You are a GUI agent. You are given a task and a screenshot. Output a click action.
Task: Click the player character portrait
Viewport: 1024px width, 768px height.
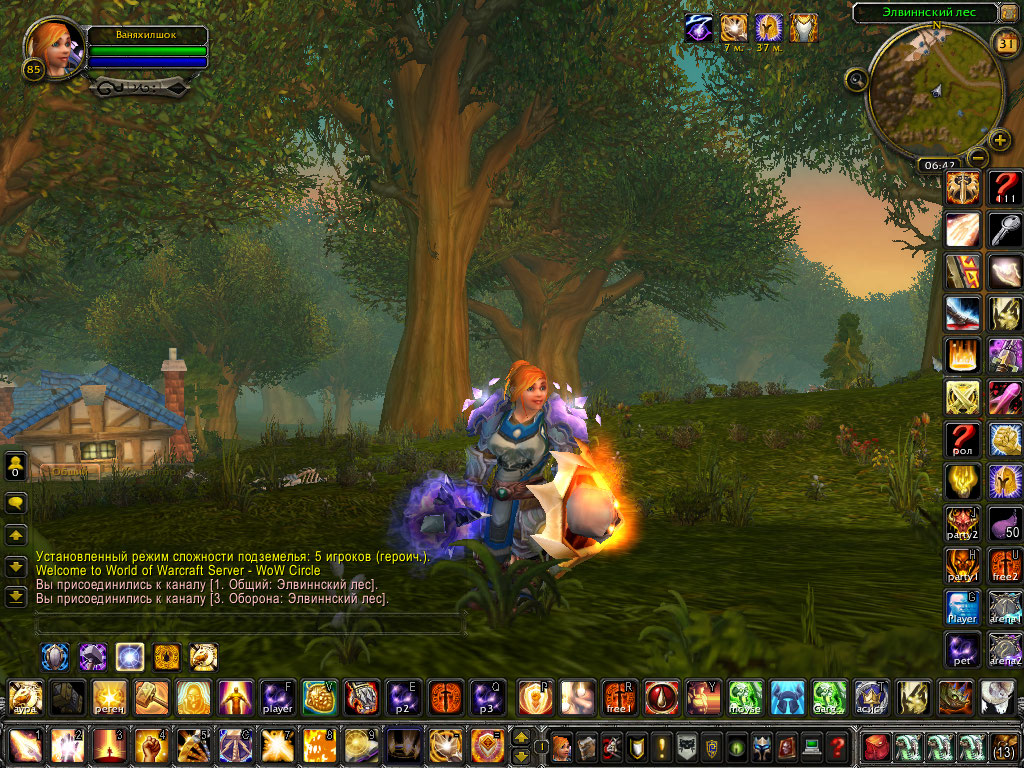coord(54,48)
